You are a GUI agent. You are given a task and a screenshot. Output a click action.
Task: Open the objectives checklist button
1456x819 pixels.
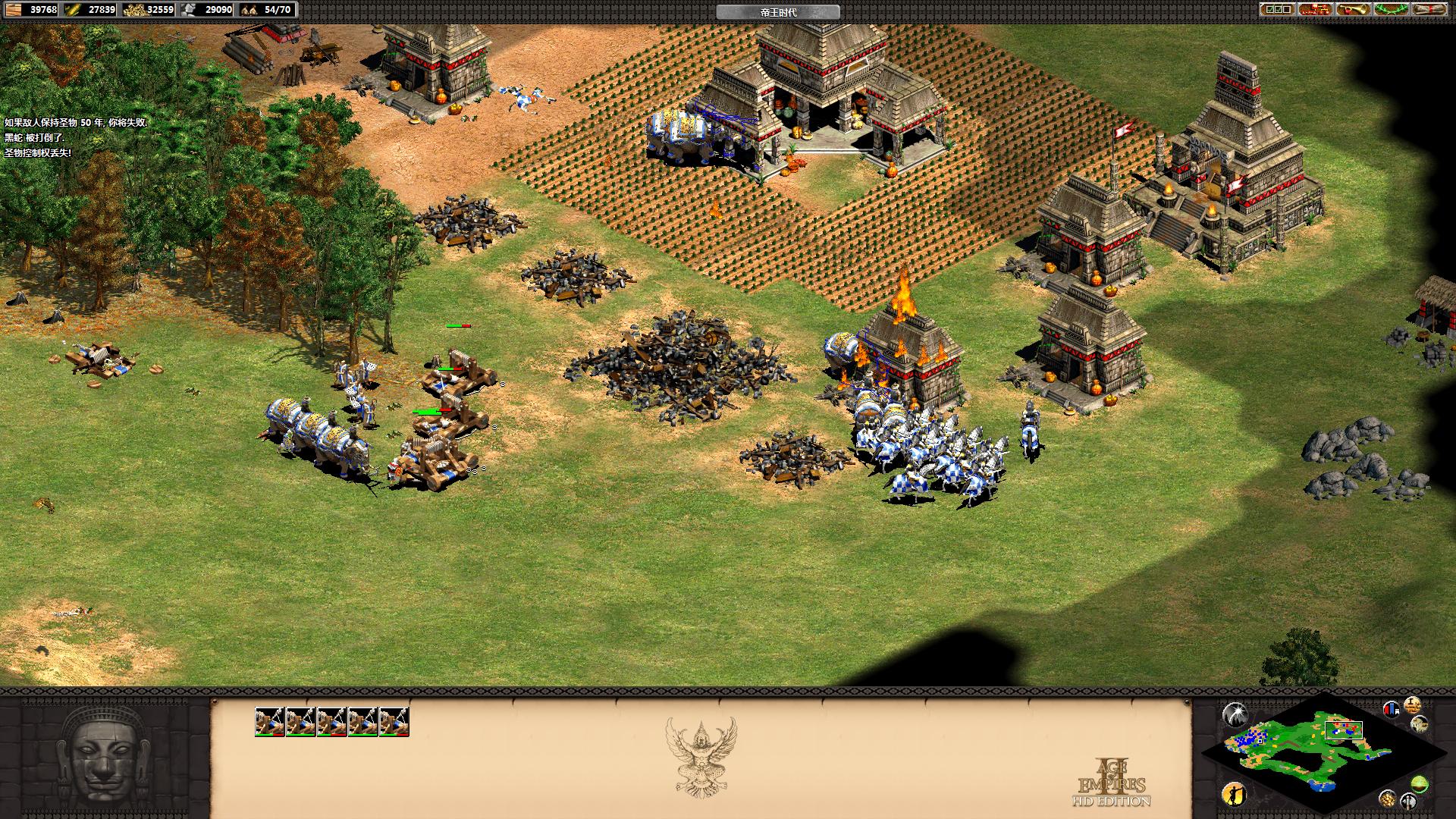pyautogui.click(x=1276, y=9)
